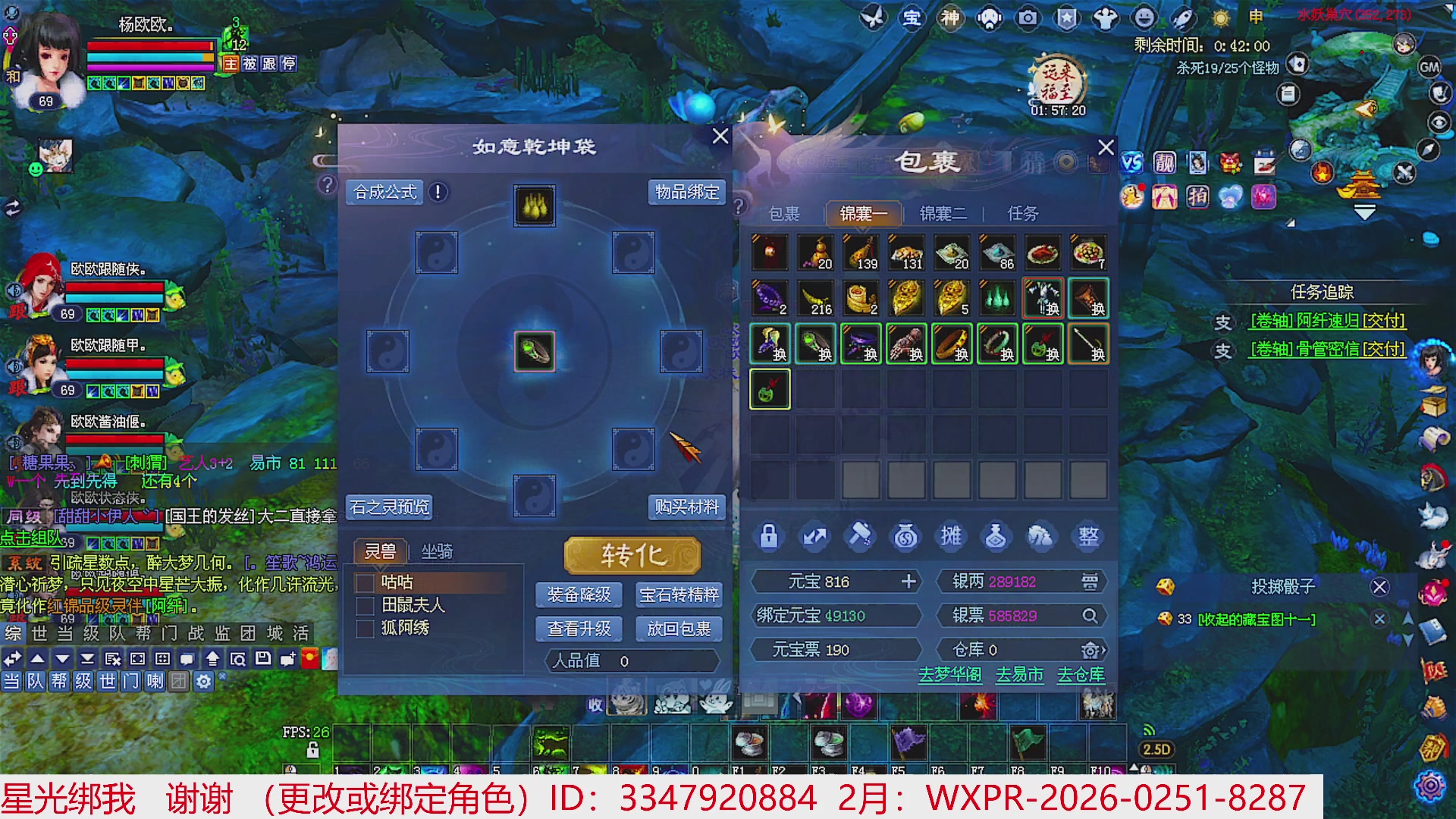Lock the bag with the padlock icon
Screen dimensions: 1456x819
[x=769, y=536]
